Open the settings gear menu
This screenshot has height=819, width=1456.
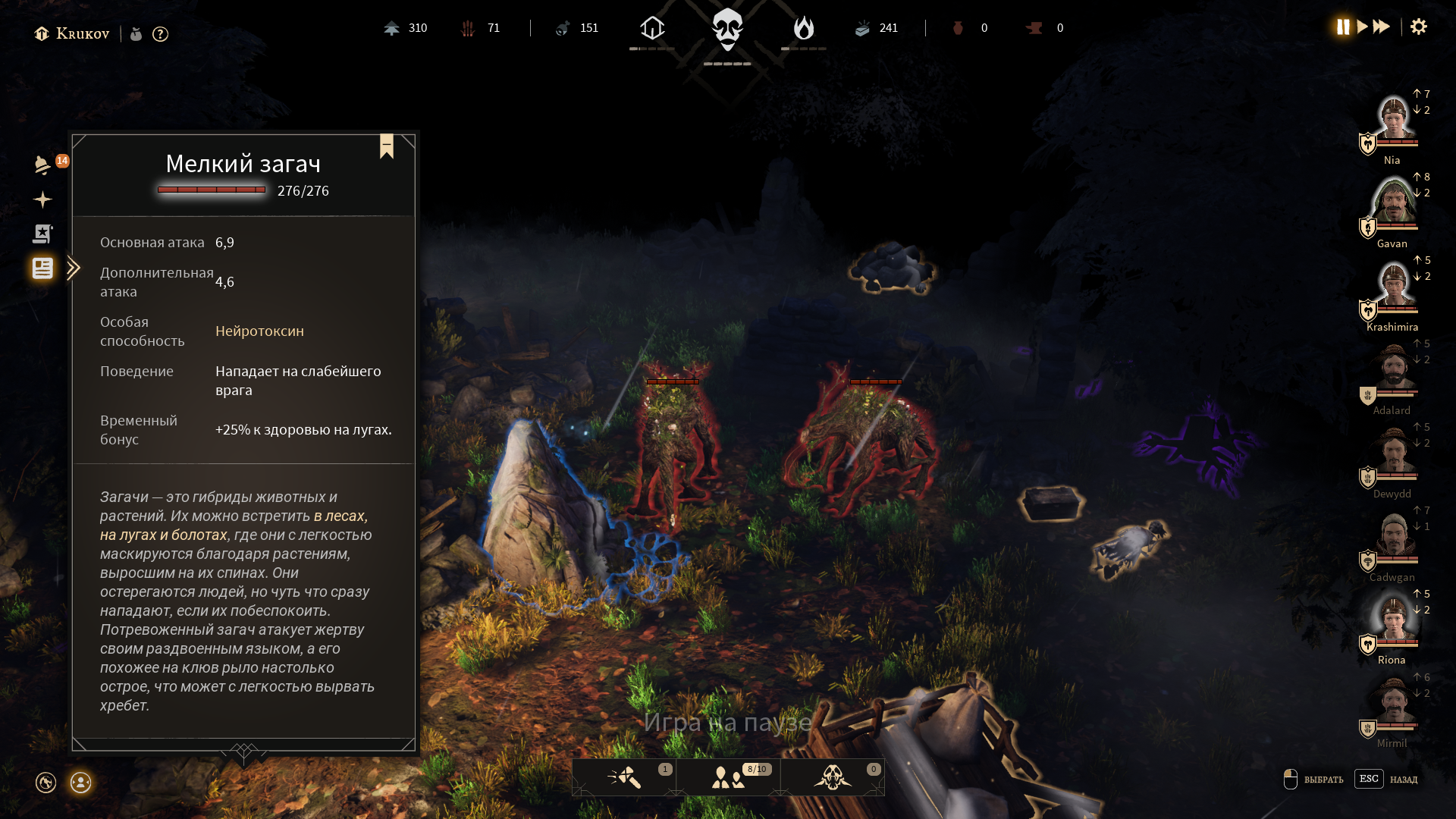pyautogui.click(x=1418, y=27)
